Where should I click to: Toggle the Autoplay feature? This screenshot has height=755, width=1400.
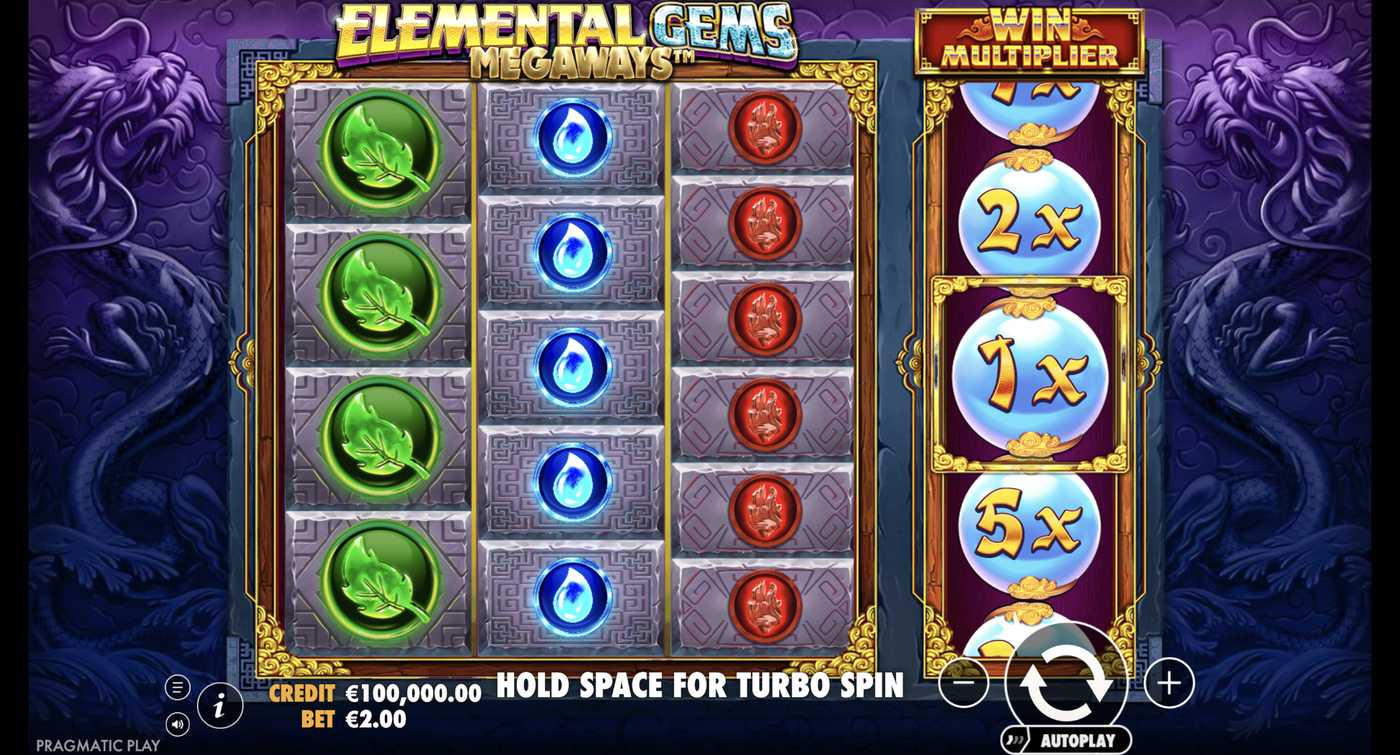[x=1067, y=741]
